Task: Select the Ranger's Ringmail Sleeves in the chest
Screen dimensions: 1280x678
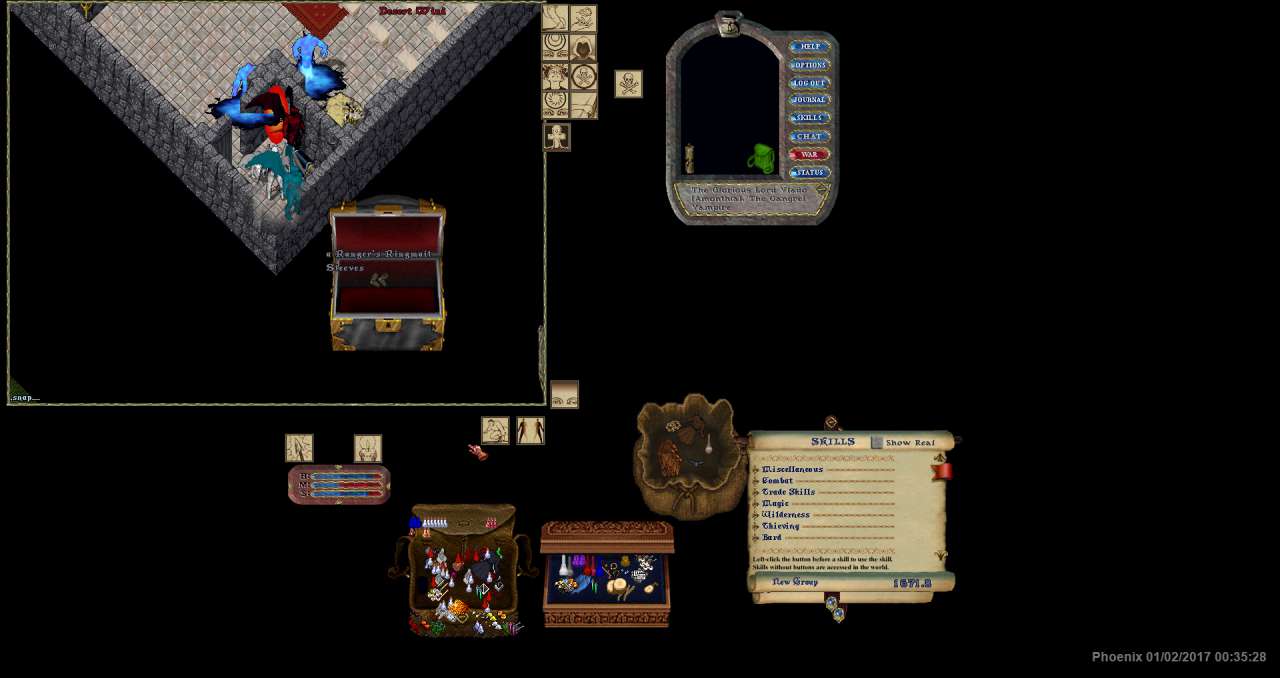Action: [379, 280]
